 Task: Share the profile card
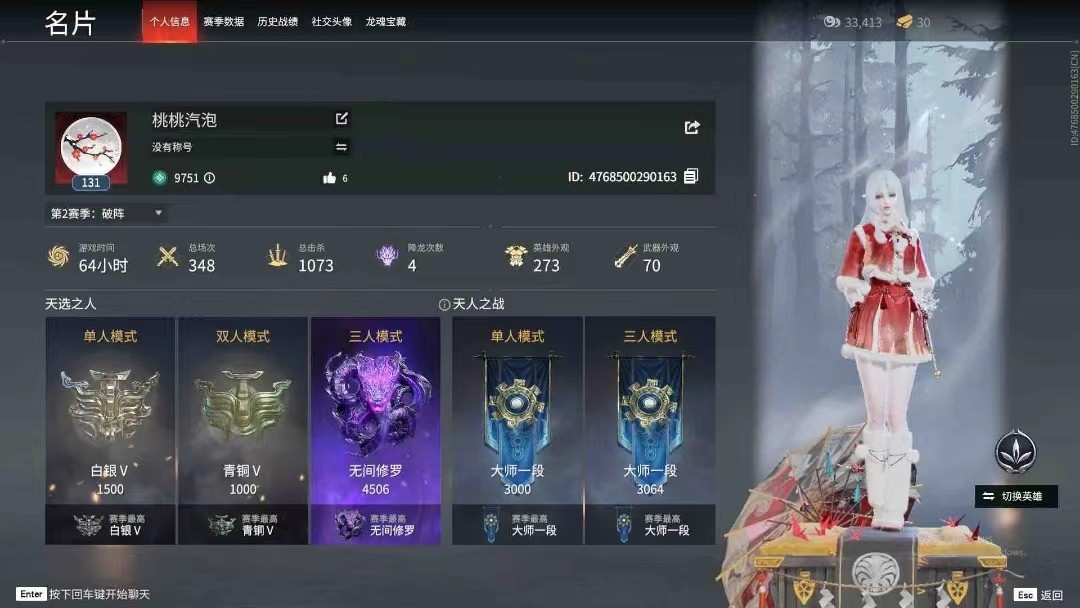pos(692,127)
